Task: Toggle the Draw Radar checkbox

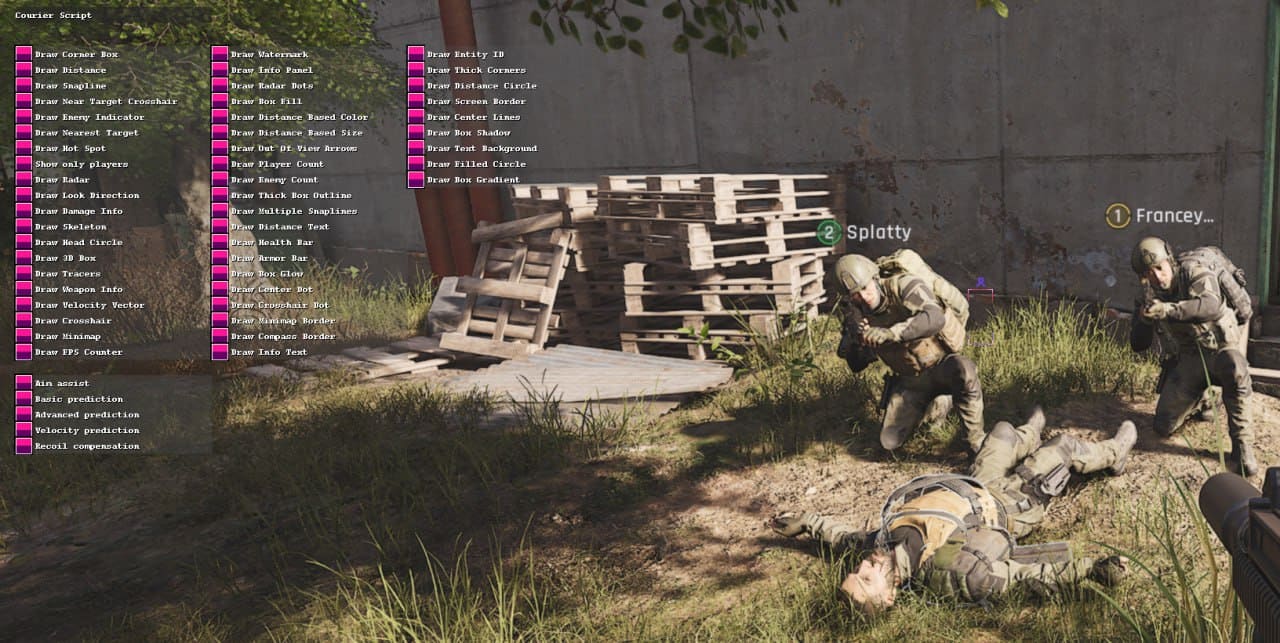Action: [23, 180]
